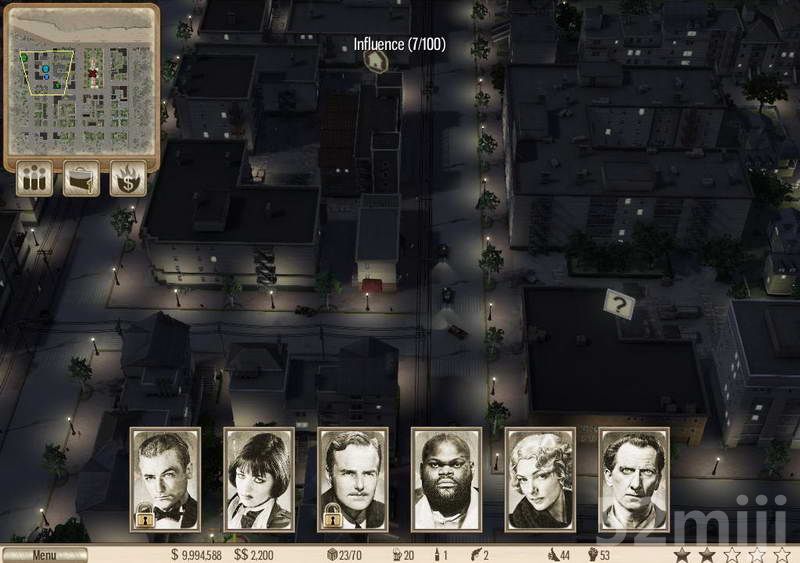Open the Menu button in the bottom bar
The height and width of the screenshot is (563, 800).
point(44,554)
